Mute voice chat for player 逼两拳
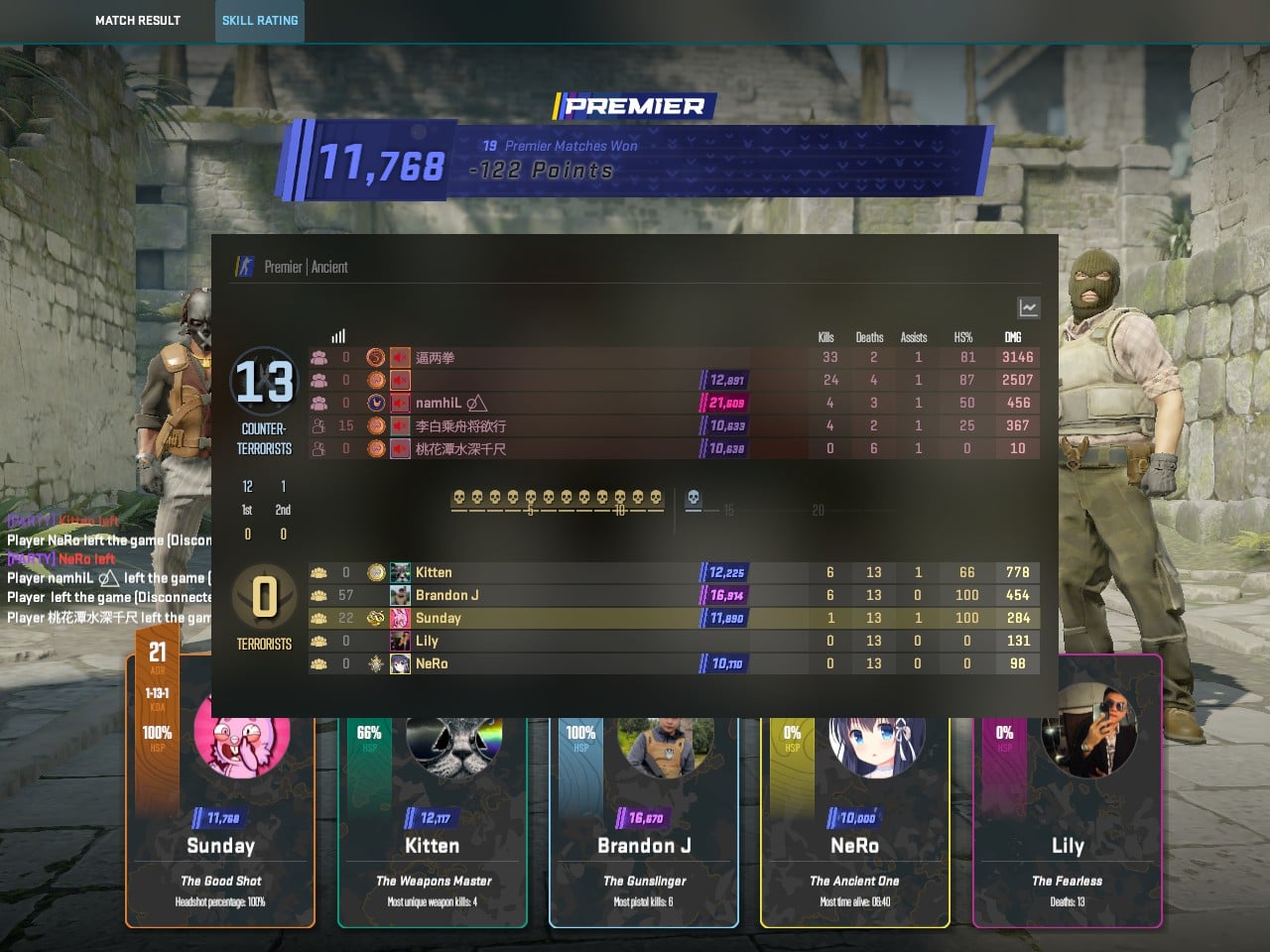1270x952 pixels. (x=400, y=358)
